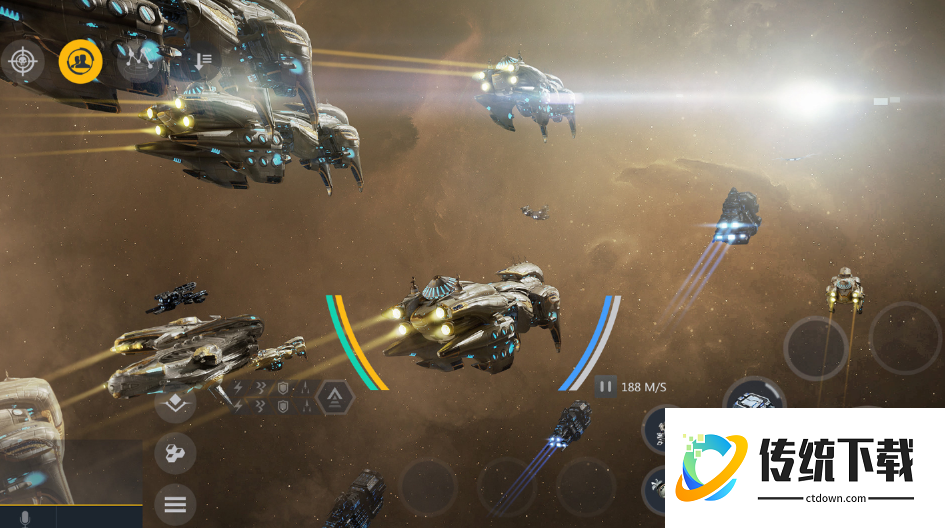Image resolution: width=945 pixels, height=528 pixels.
Task: Open the three-line hamburger menu
Action: coord(175,503)
